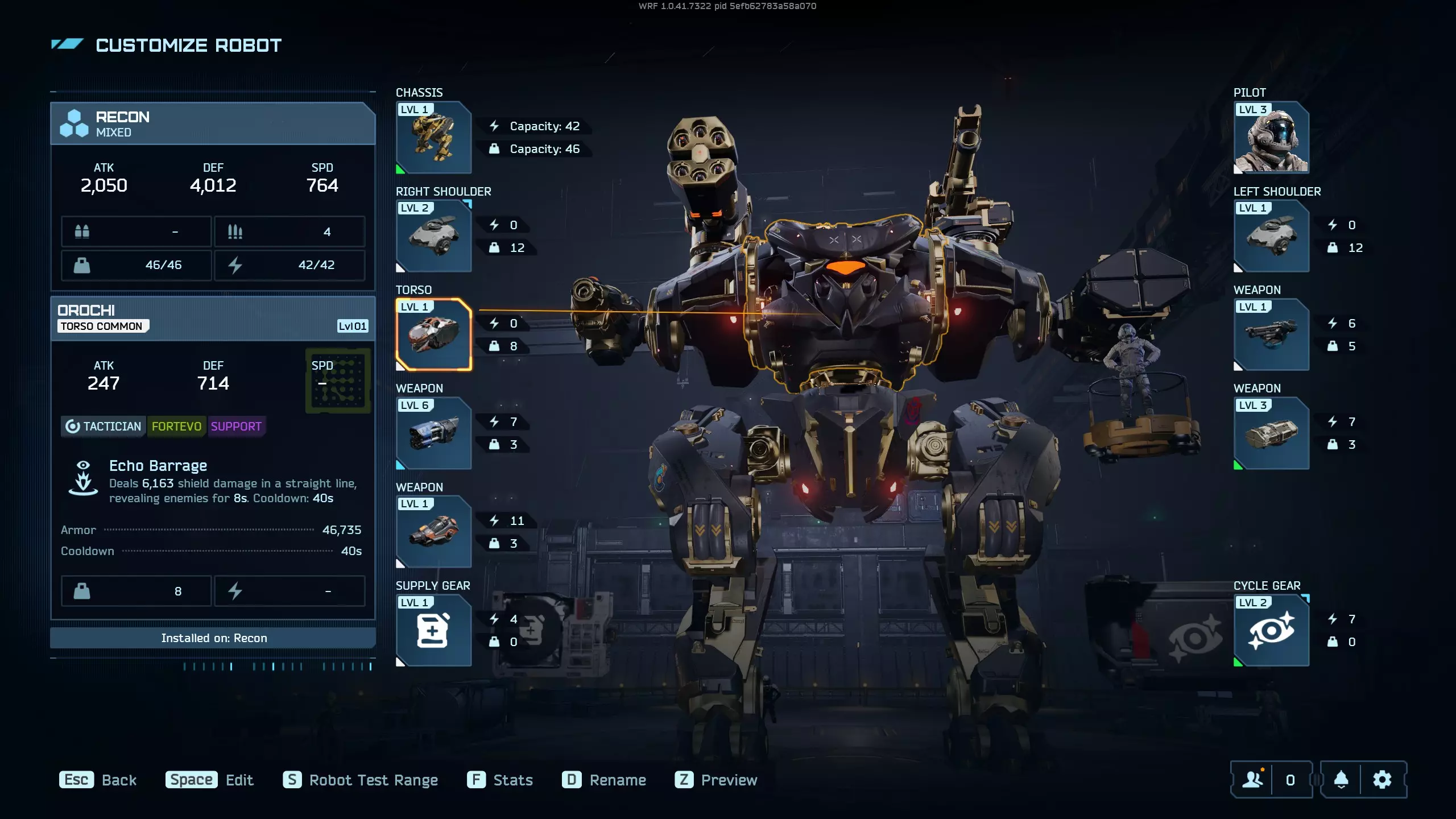This screenshot has height=819, width=1456.
Task: Select the Recon robot header
Action: 213,123
